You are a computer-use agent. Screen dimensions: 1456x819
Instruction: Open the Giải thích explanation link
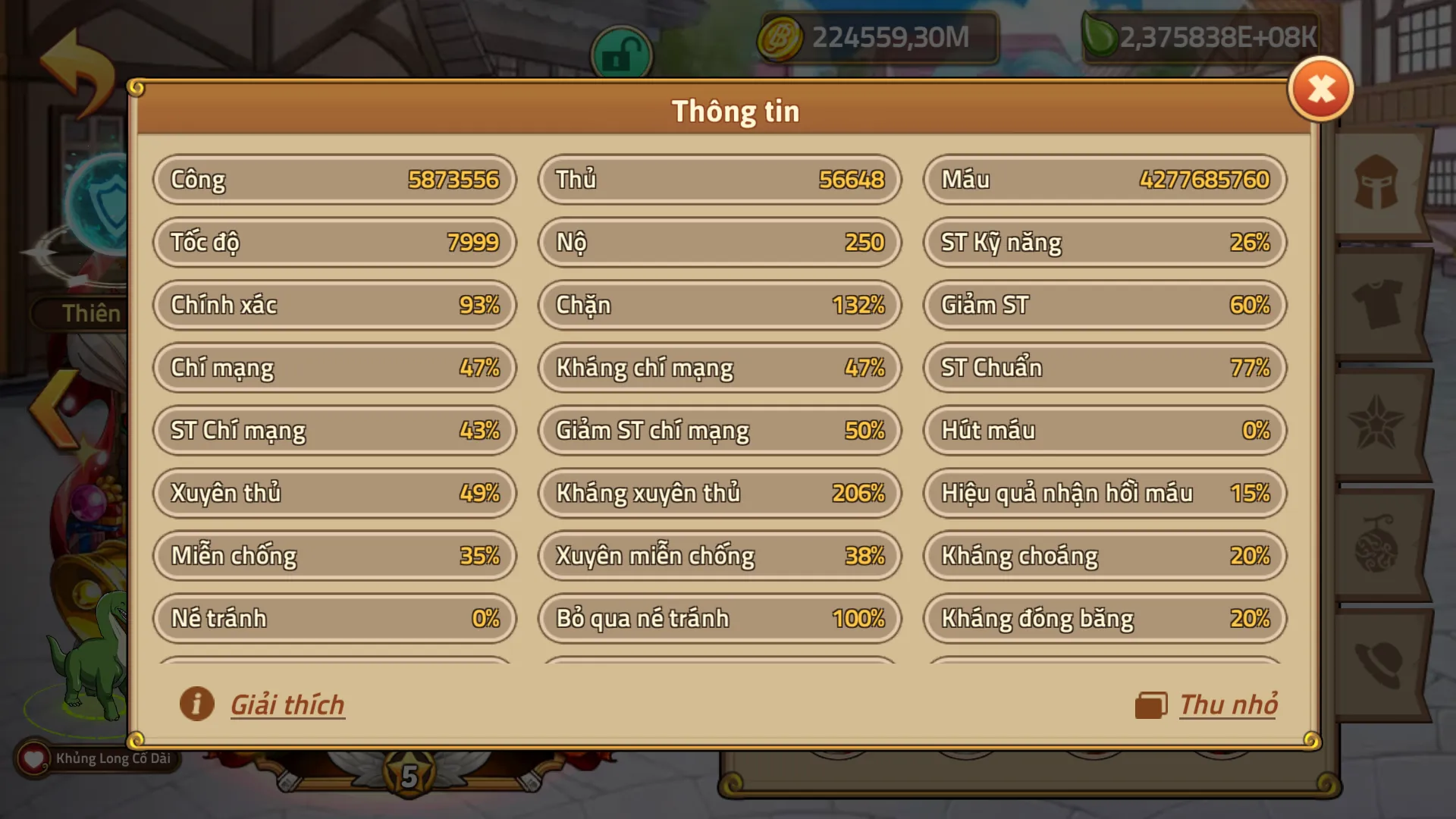pyautogui.click(x=287, y=704)
